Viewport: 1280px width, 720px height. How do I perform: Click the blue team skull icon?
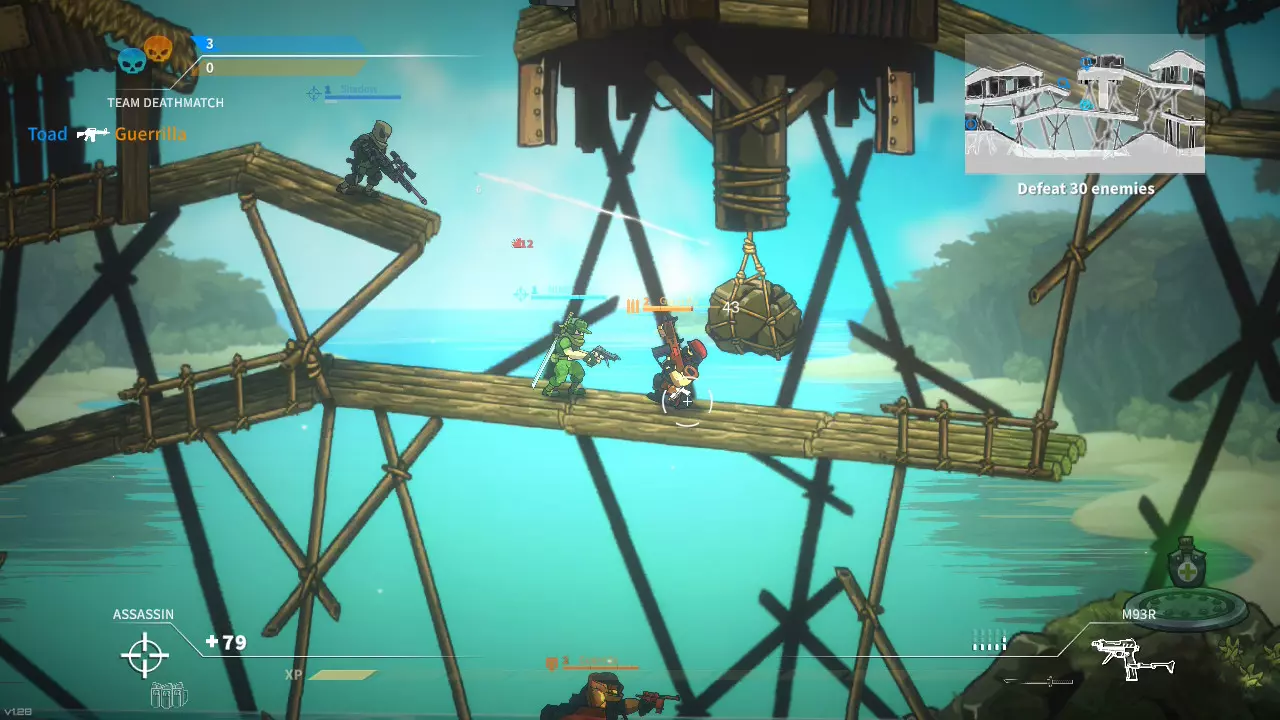point(132,62)
